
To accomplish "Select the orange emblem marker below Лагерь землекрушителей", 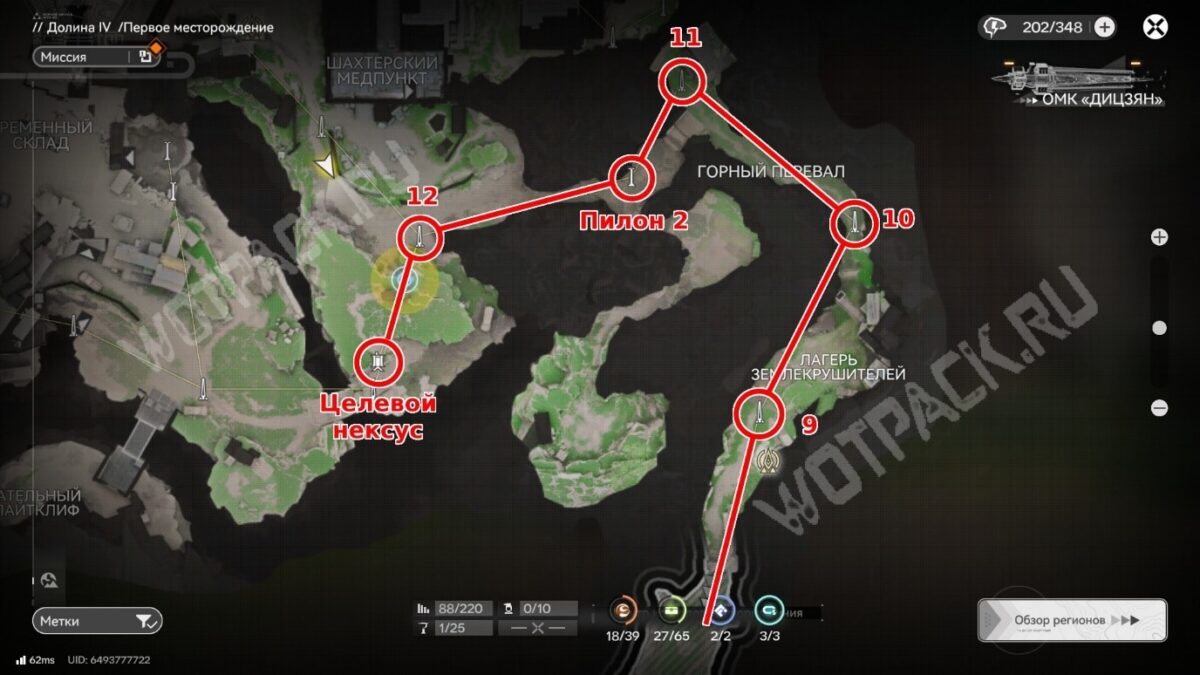I will pyautogui.click(x=768, y=459).
